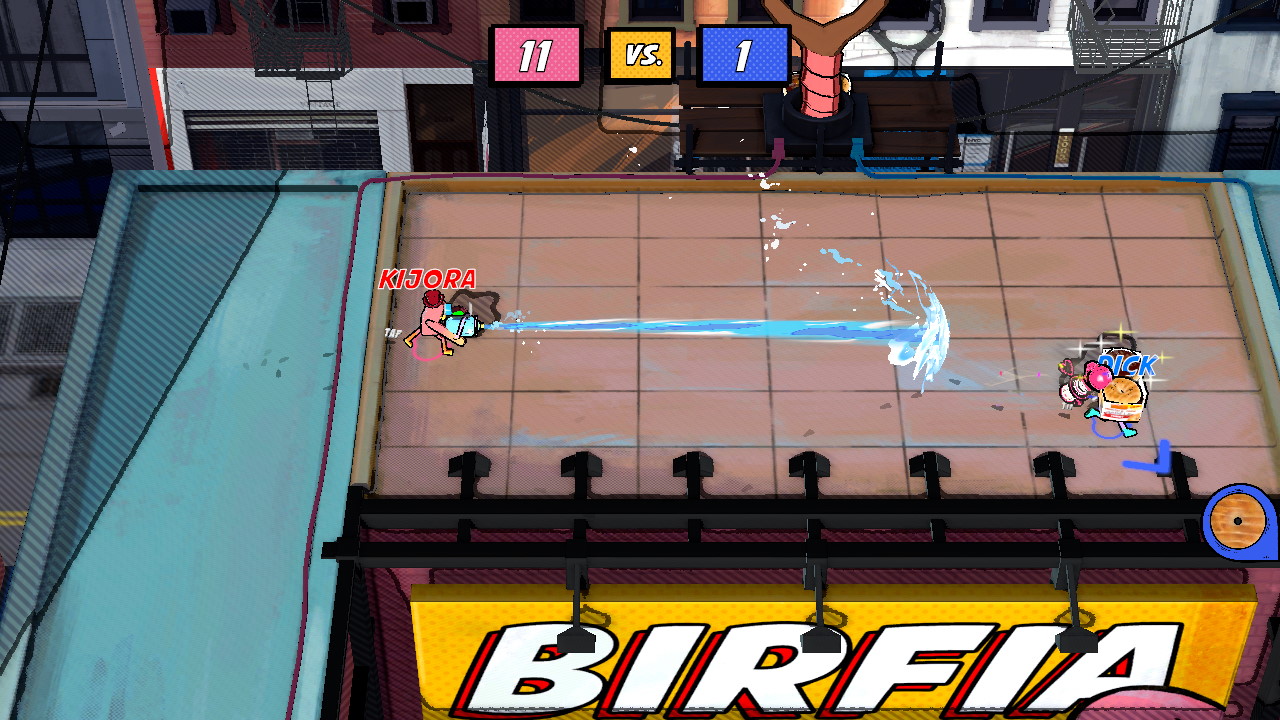Click the blue arrow marker near DICK

coord(1164,455)
